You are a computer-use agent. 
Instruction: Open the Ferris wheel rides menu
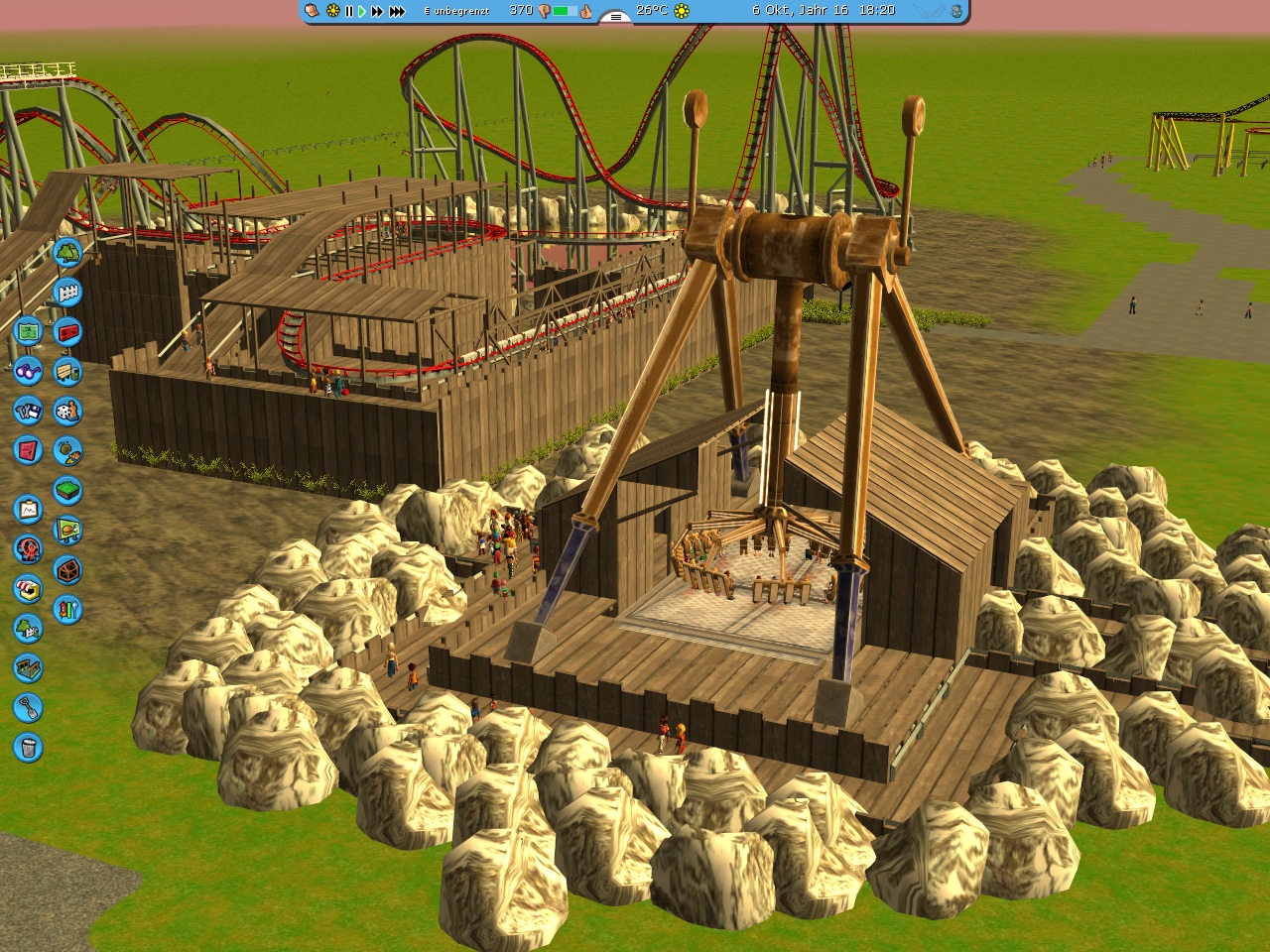tap(28, 549)
